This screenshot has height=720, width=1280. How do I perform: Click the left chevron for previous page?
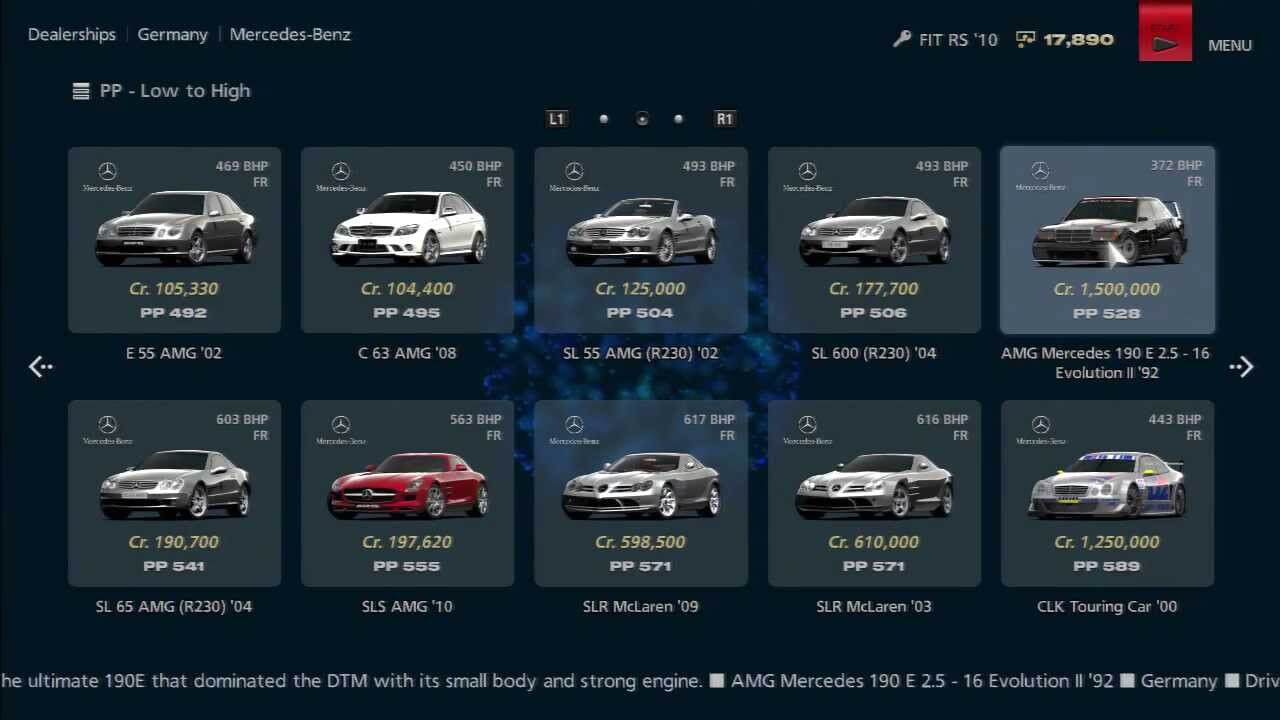40,367
